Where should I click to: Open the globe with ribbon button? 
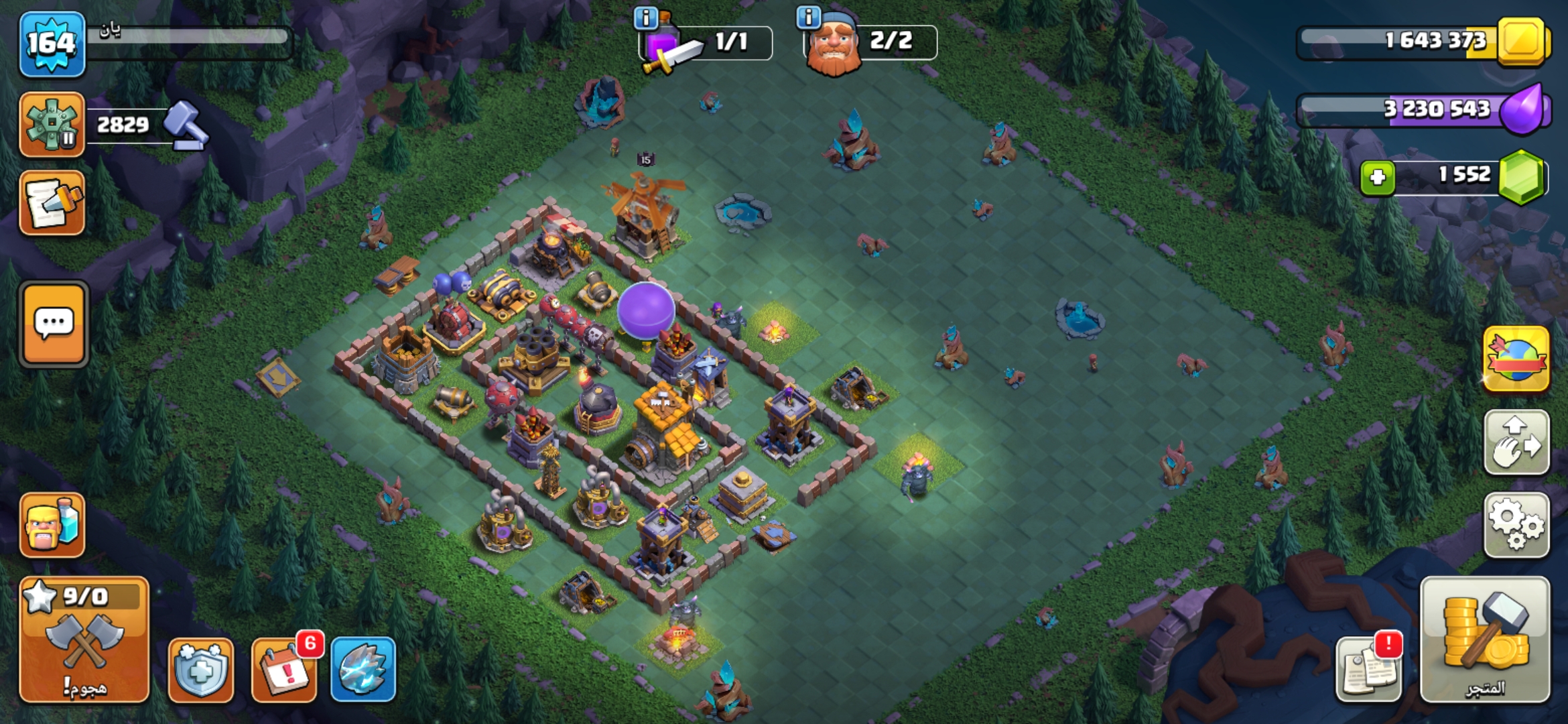pos(1516,359)
